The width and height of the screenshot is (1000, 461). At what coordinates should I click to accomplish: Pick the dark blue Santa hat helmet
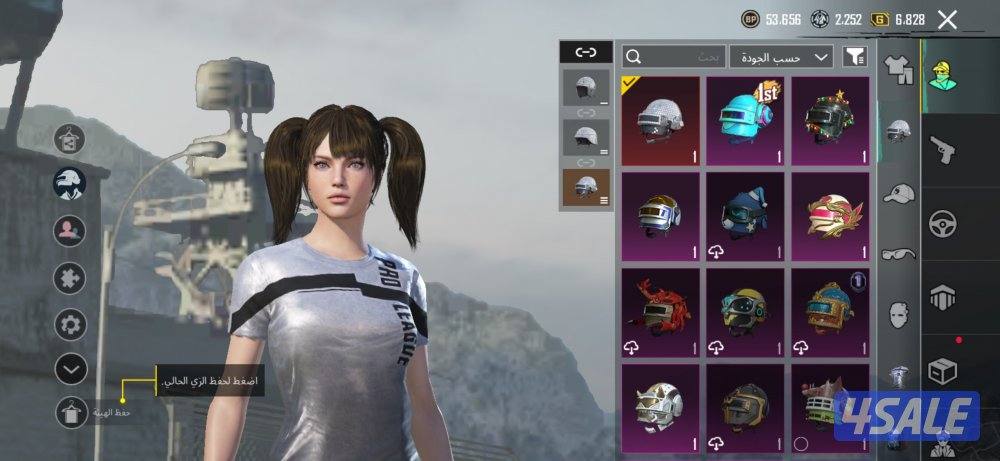pos(745,216)
